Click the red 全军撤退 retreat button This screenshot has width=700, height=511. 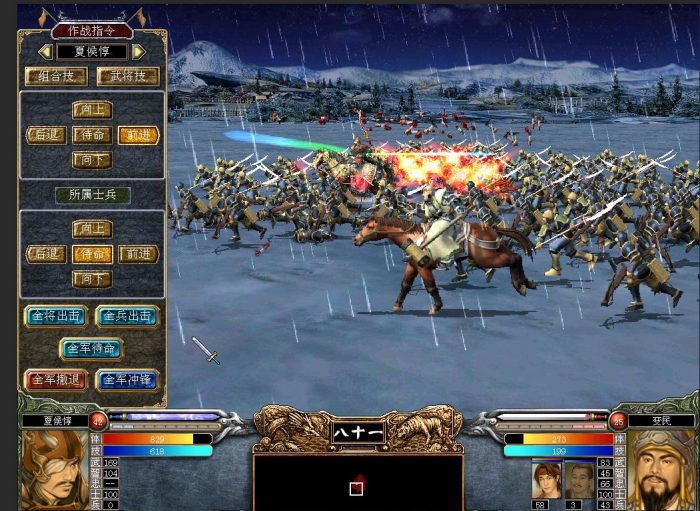click(56, 380)
